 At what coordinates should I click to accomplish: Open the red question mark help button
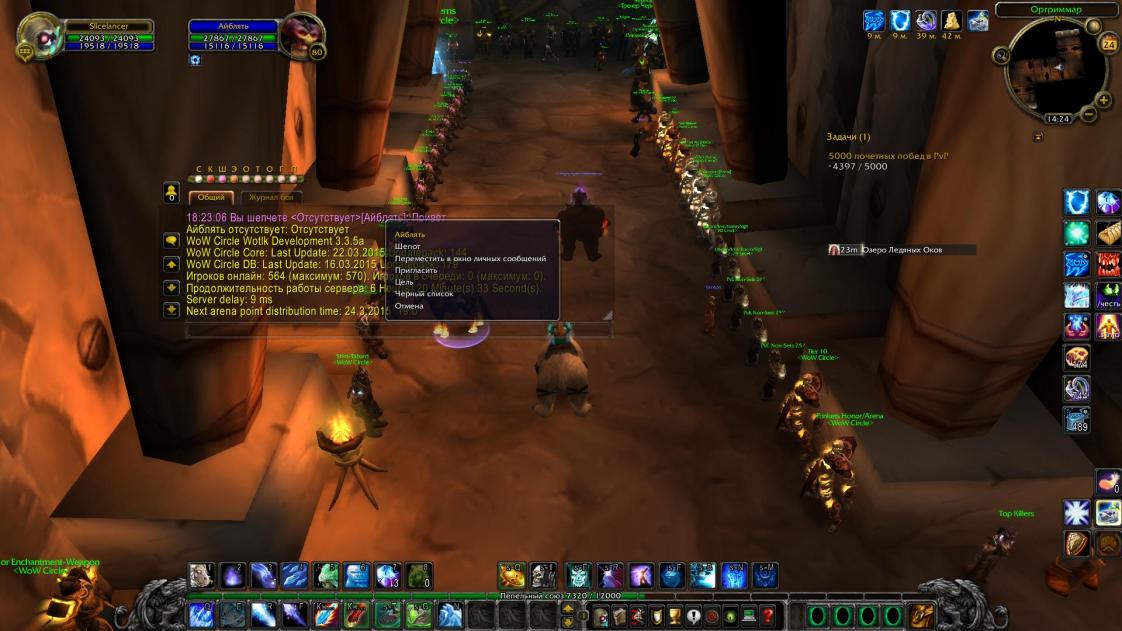(768, 615)
